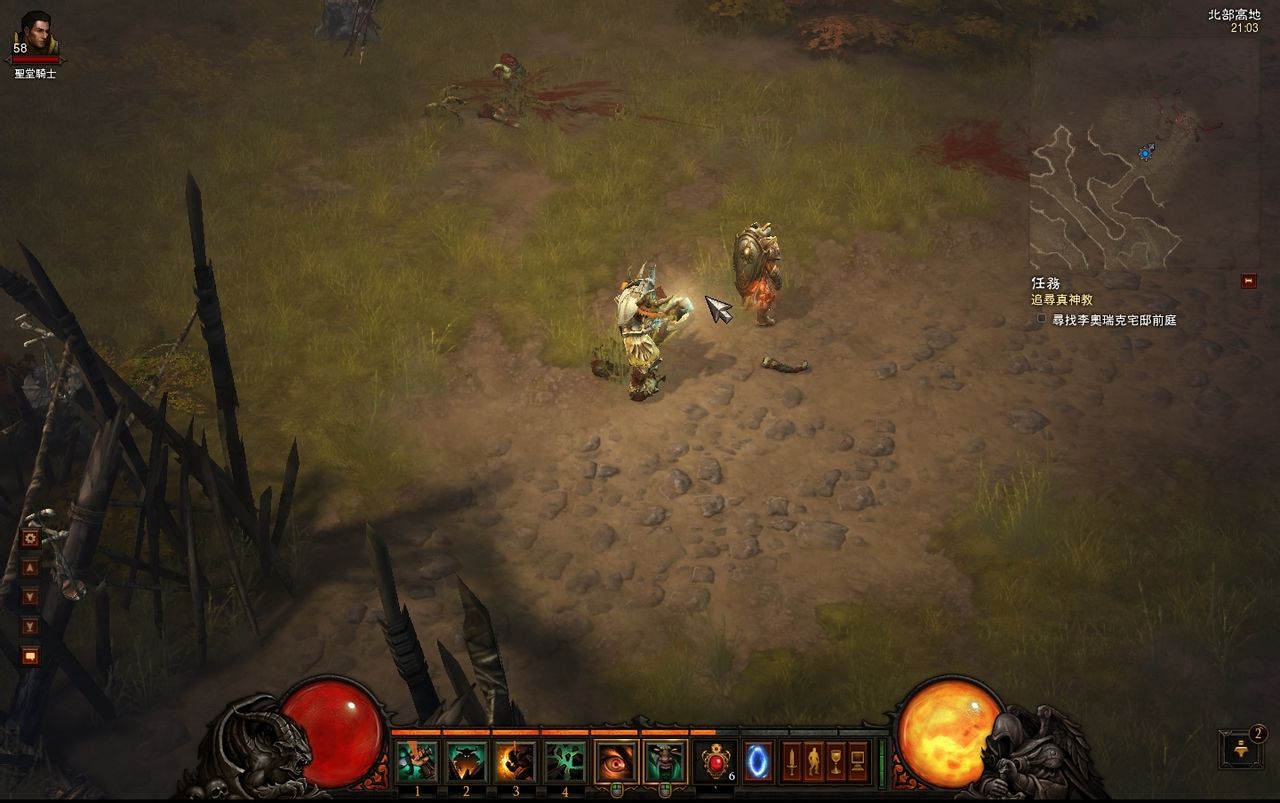Screen dimensions: 1280x803
Task: Drink the red health potion
Action: tap(715, 762)
